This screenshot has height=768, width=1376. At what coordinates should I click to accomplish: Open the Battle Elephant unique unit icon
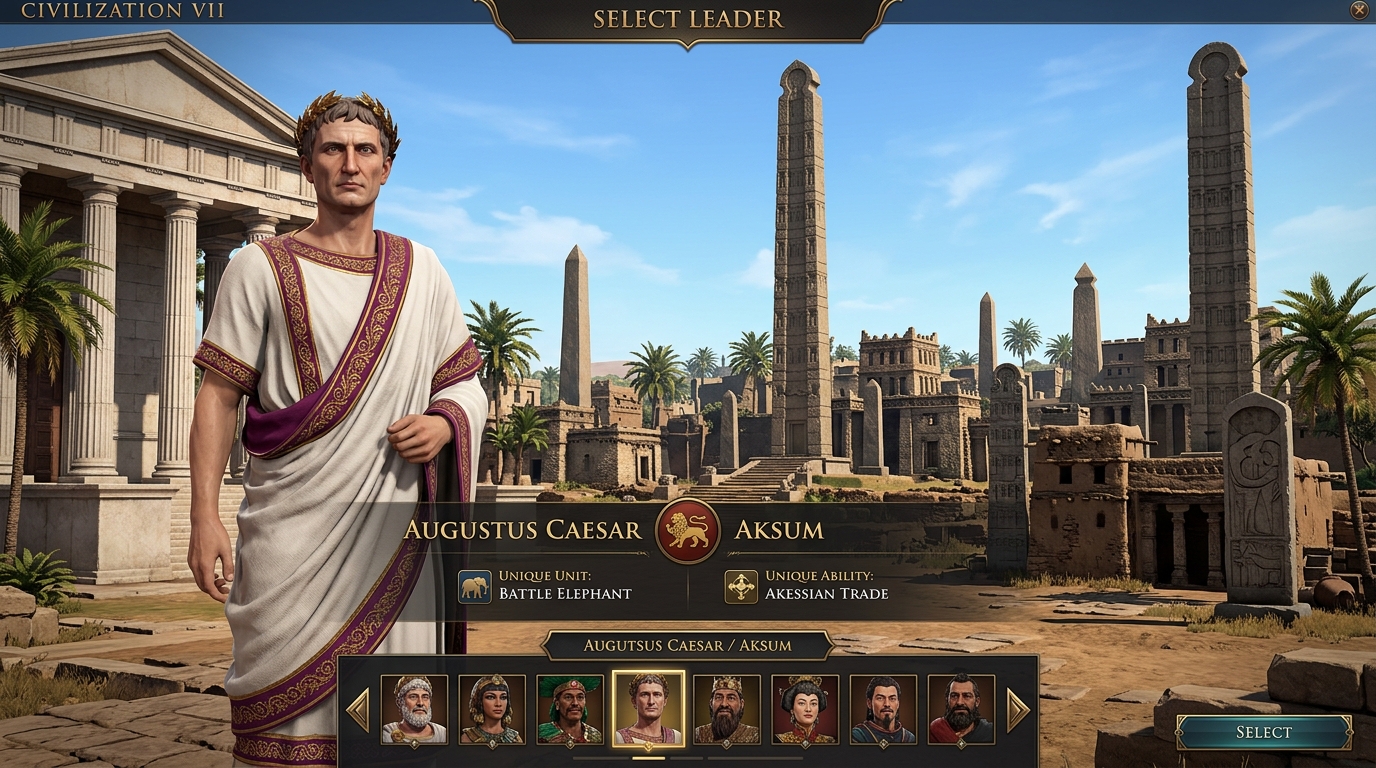point(475,584)
